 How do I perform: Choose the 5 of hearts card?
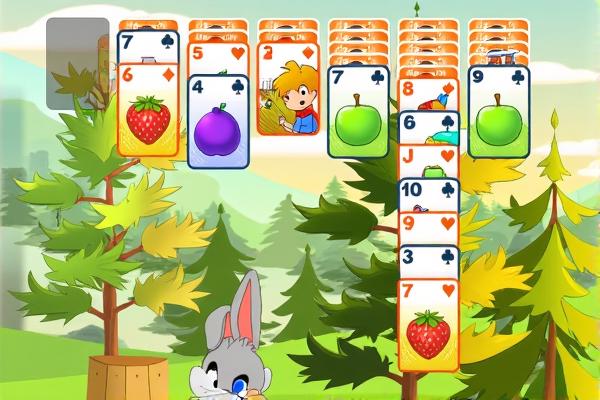[218, 57]
